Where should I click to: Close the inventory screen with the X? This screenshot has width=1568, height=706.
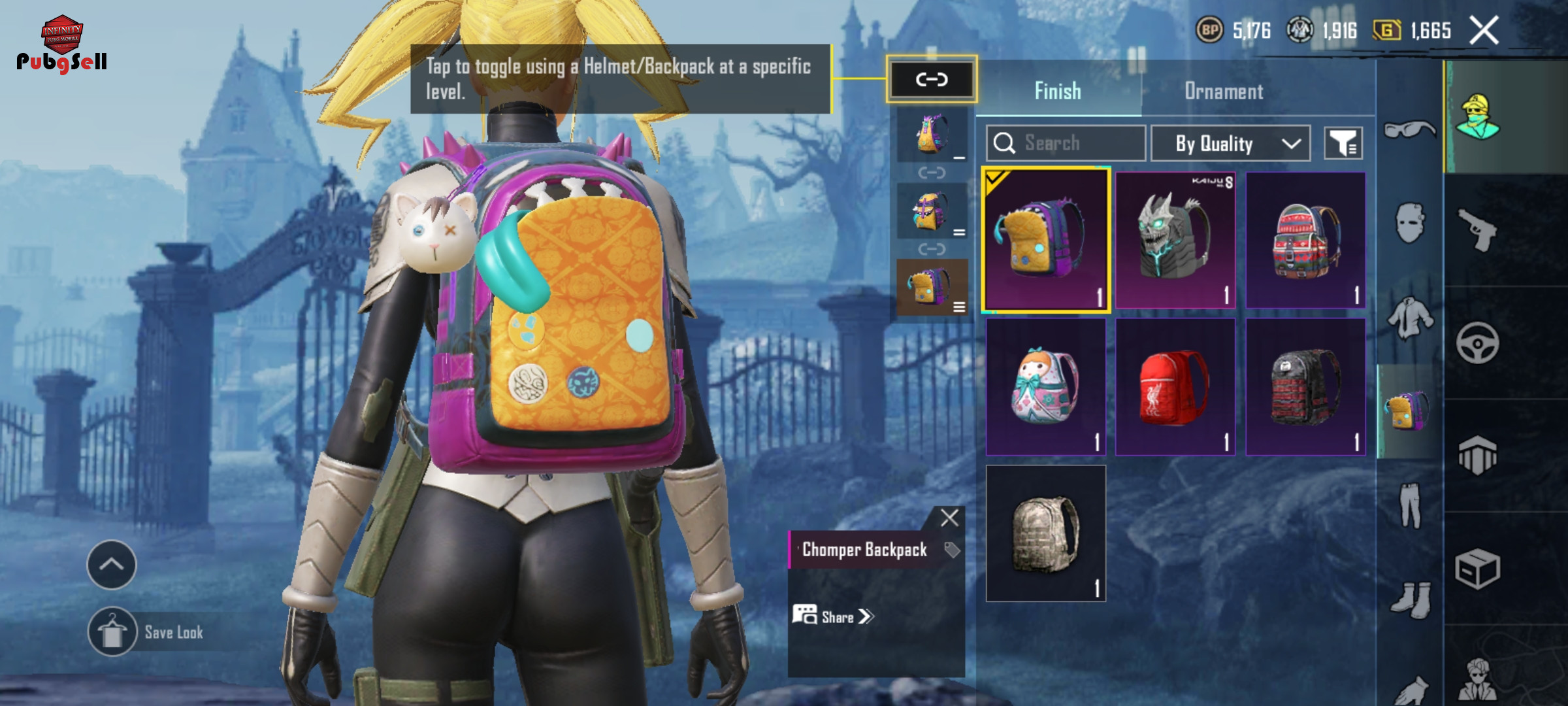pos(1484,31)
